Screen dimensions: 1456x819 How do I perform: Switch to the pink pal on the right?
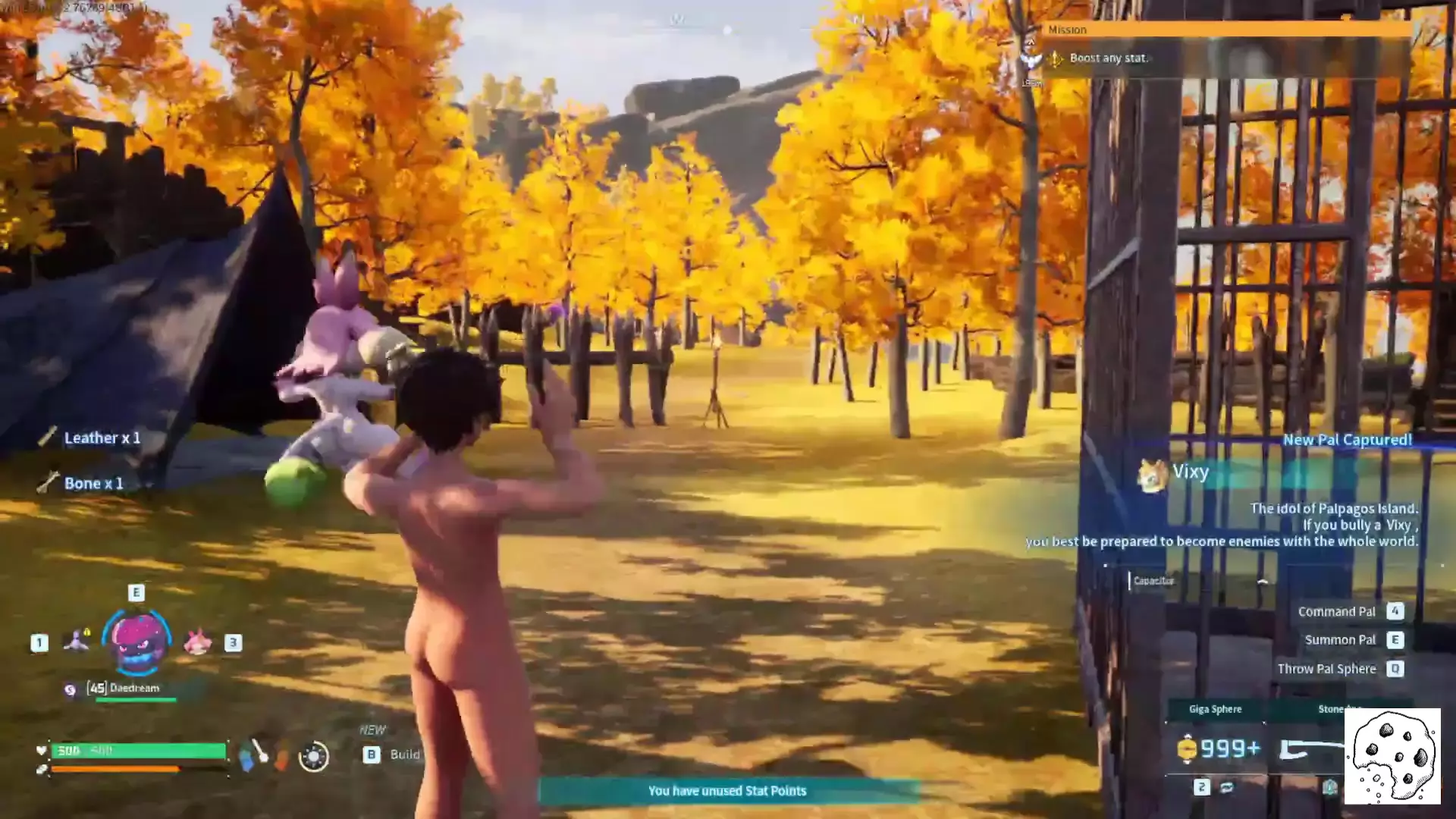coord(198,642)
